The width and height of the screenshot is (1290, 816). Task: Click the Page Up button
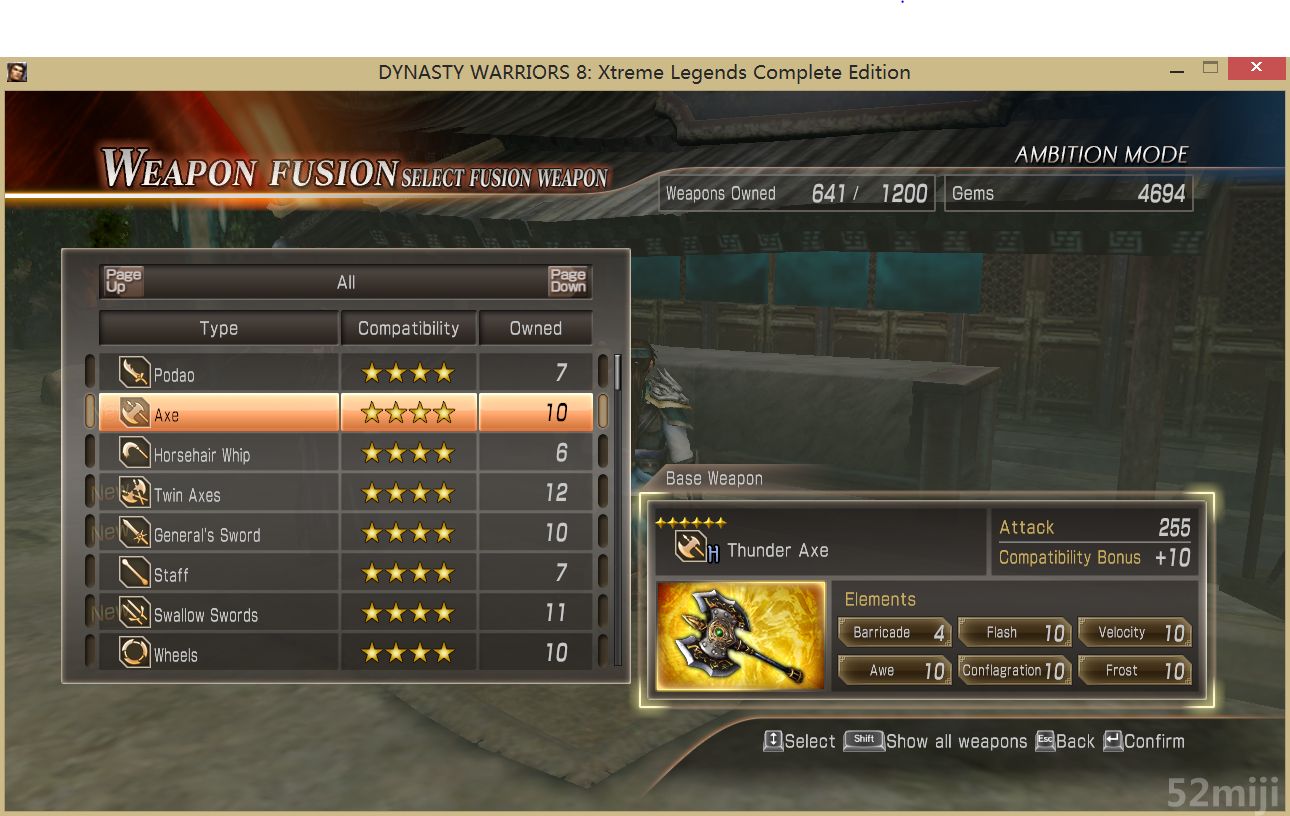(x=123, y=281)
